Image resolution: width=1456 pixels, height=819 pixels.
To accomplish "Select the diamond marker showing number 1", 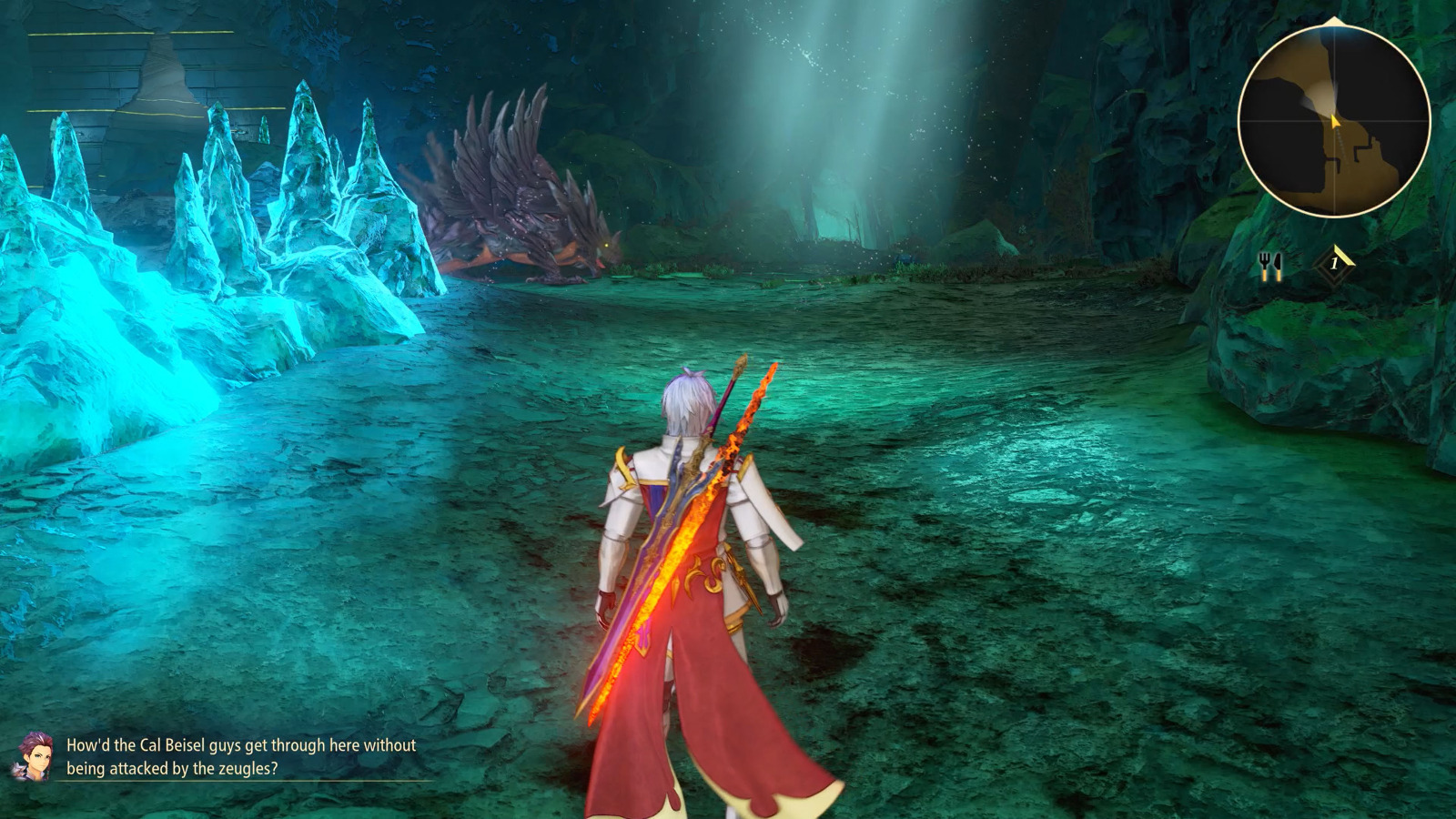I will pyautogui.click(x=1334, y=264).
